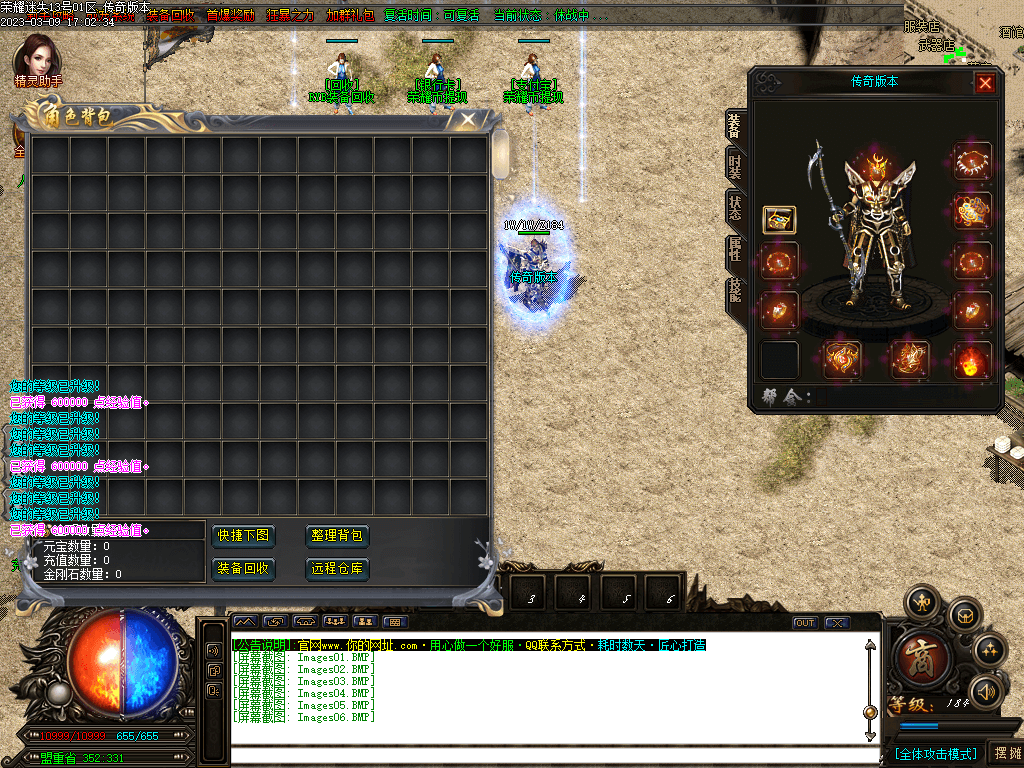
Task: Toggle the sound speaker button
Action: pos(988,690)
